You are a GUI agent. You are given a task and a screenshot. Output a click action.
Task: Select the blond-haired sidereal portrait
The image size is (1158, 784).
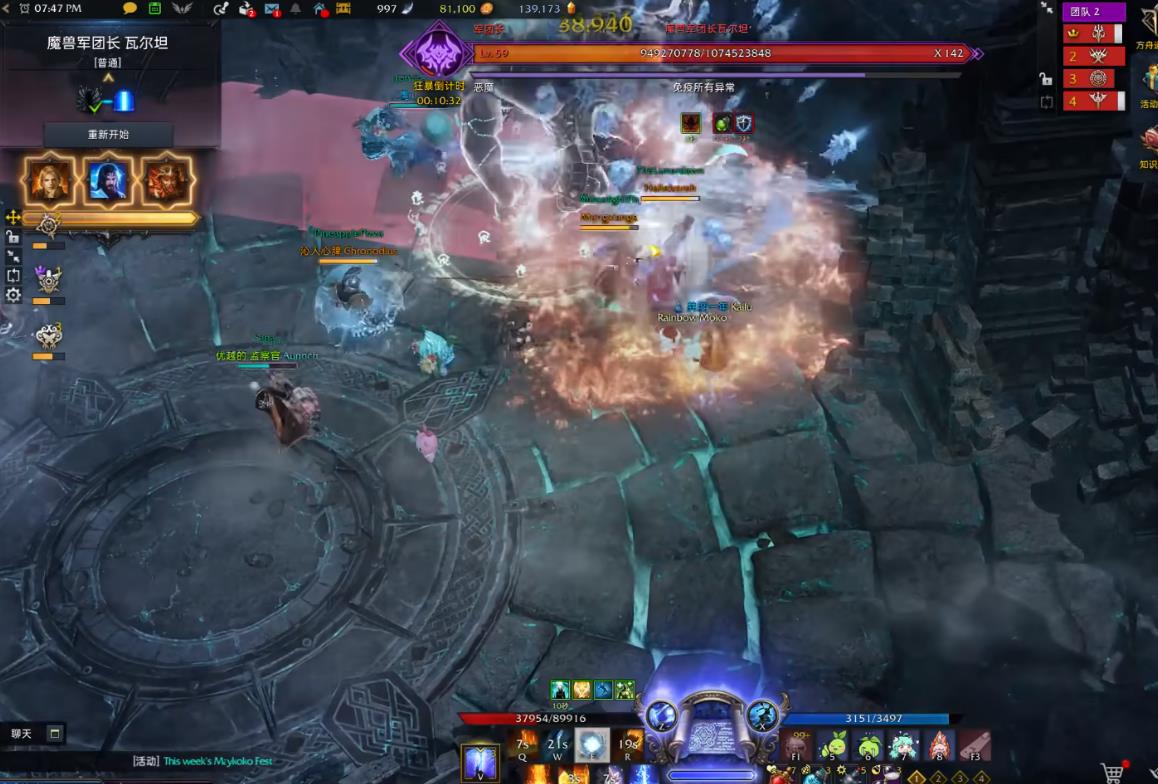pos(50,180)
